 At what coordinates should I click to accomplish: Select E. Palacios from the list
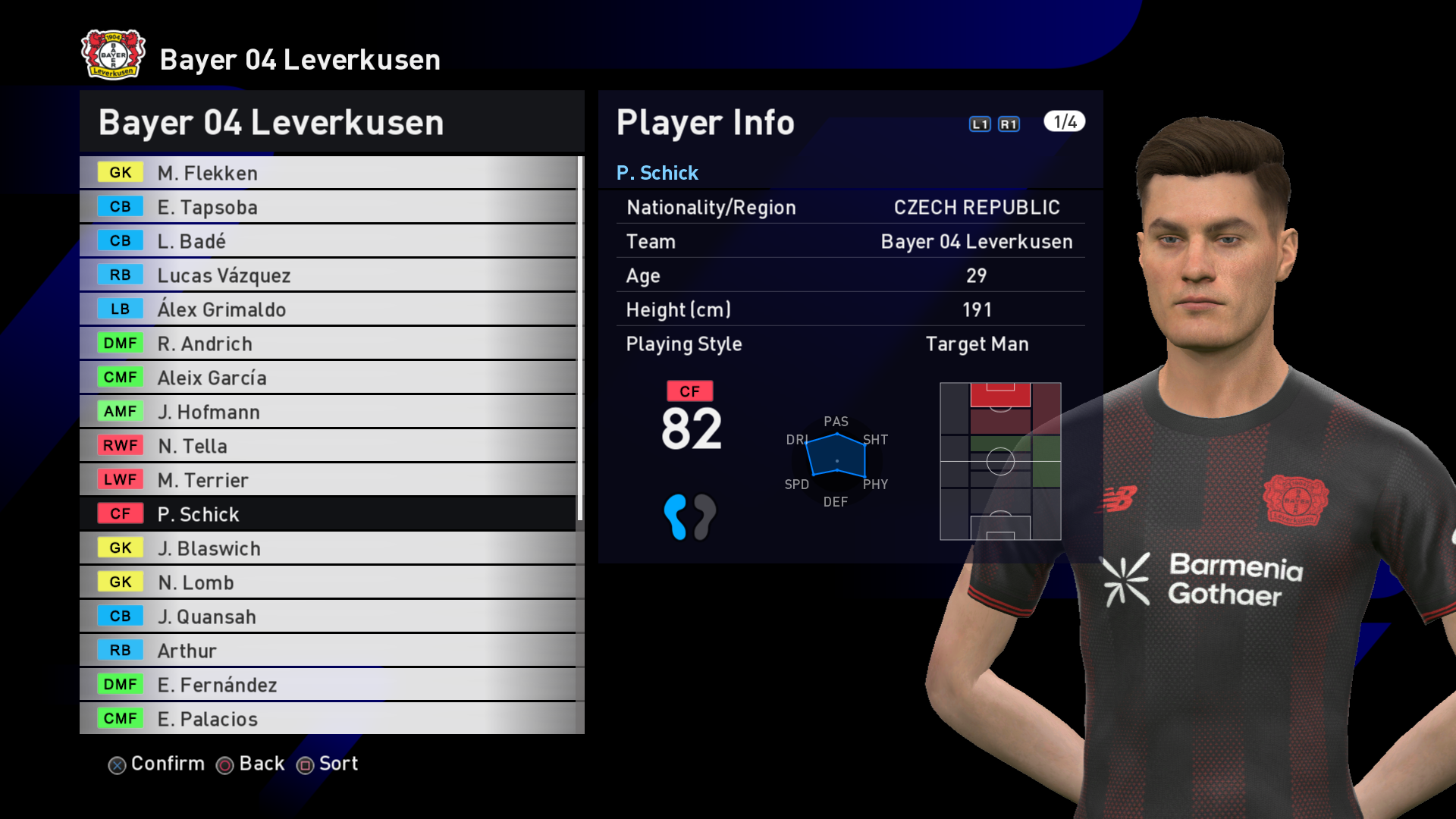pos(328,719)
